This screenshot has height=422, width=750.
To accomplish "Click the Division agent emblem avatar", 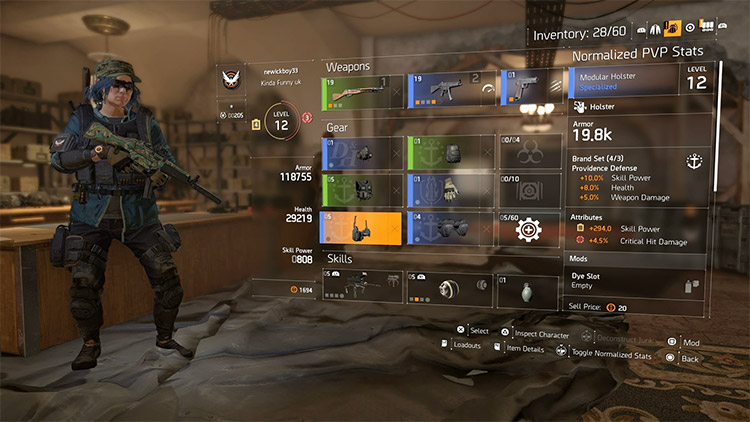I will (x=235, y=79).
